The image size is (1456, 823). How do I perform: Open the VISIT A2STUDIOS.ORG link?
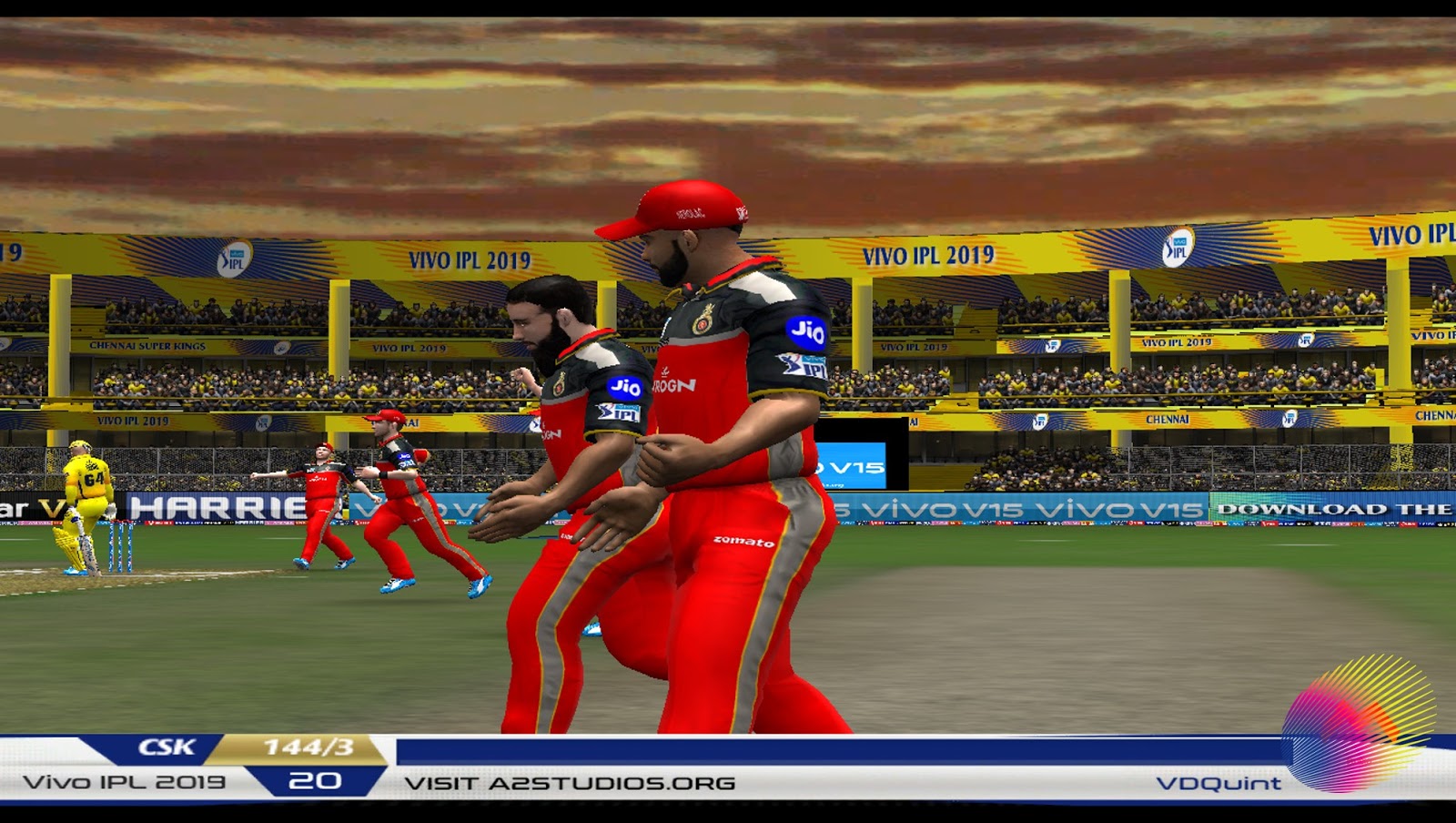[570, 781]
